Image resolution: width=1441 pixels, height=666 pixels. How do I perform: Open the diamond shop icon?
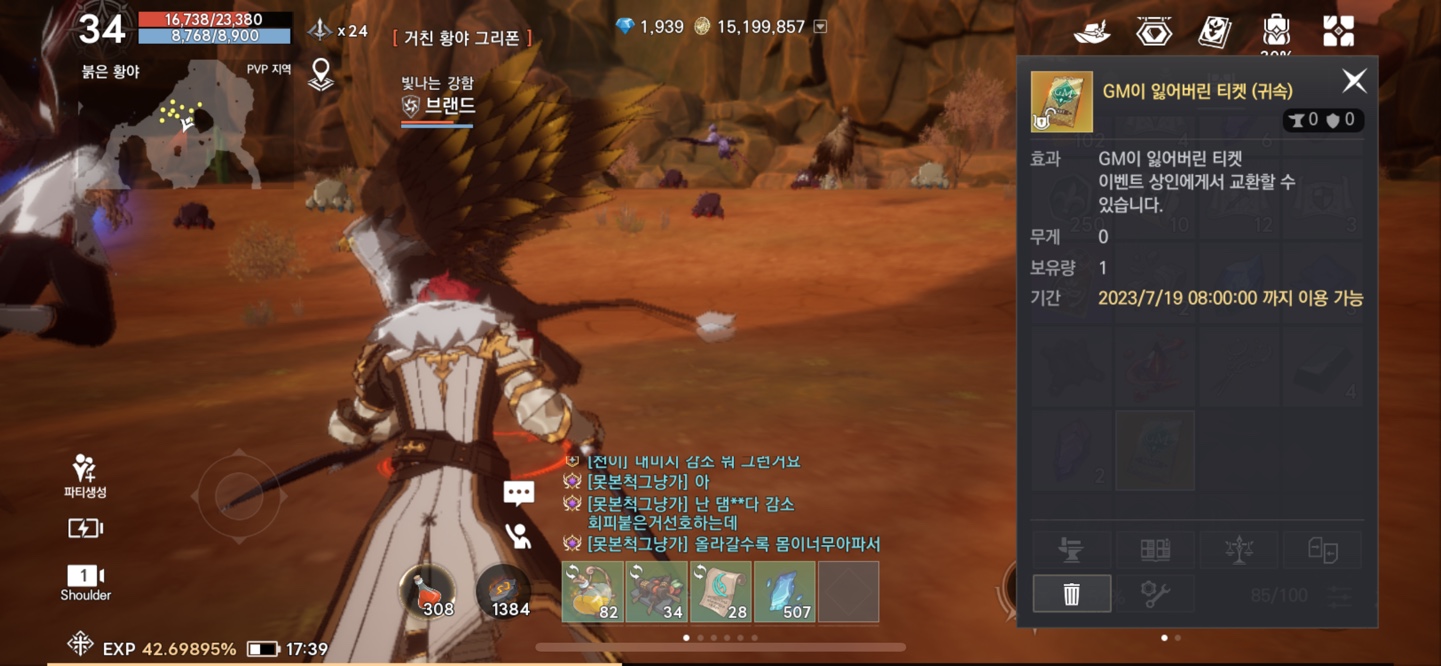[x=1153, y=32]
